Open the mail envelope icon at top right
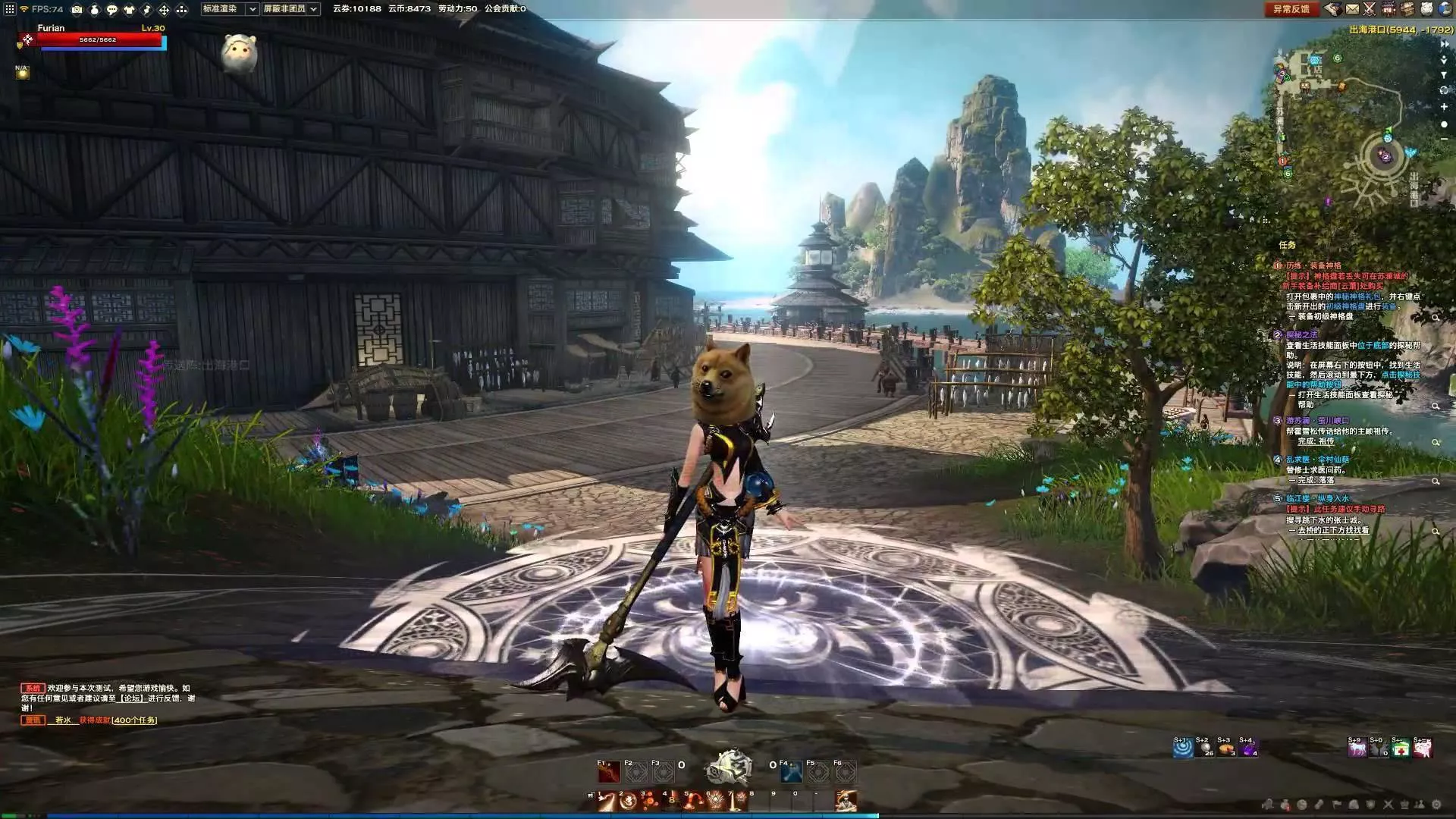 1352,10
